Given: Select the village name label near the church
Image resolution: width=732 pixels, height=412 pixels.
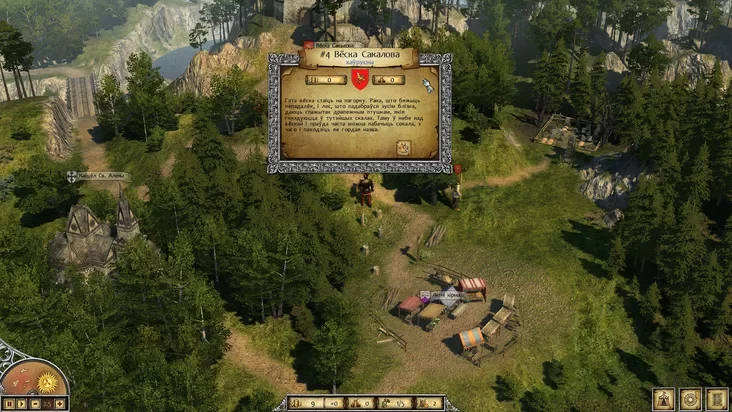Looking at the screenshot, I should pyautogui.click(x=98, y=176).
